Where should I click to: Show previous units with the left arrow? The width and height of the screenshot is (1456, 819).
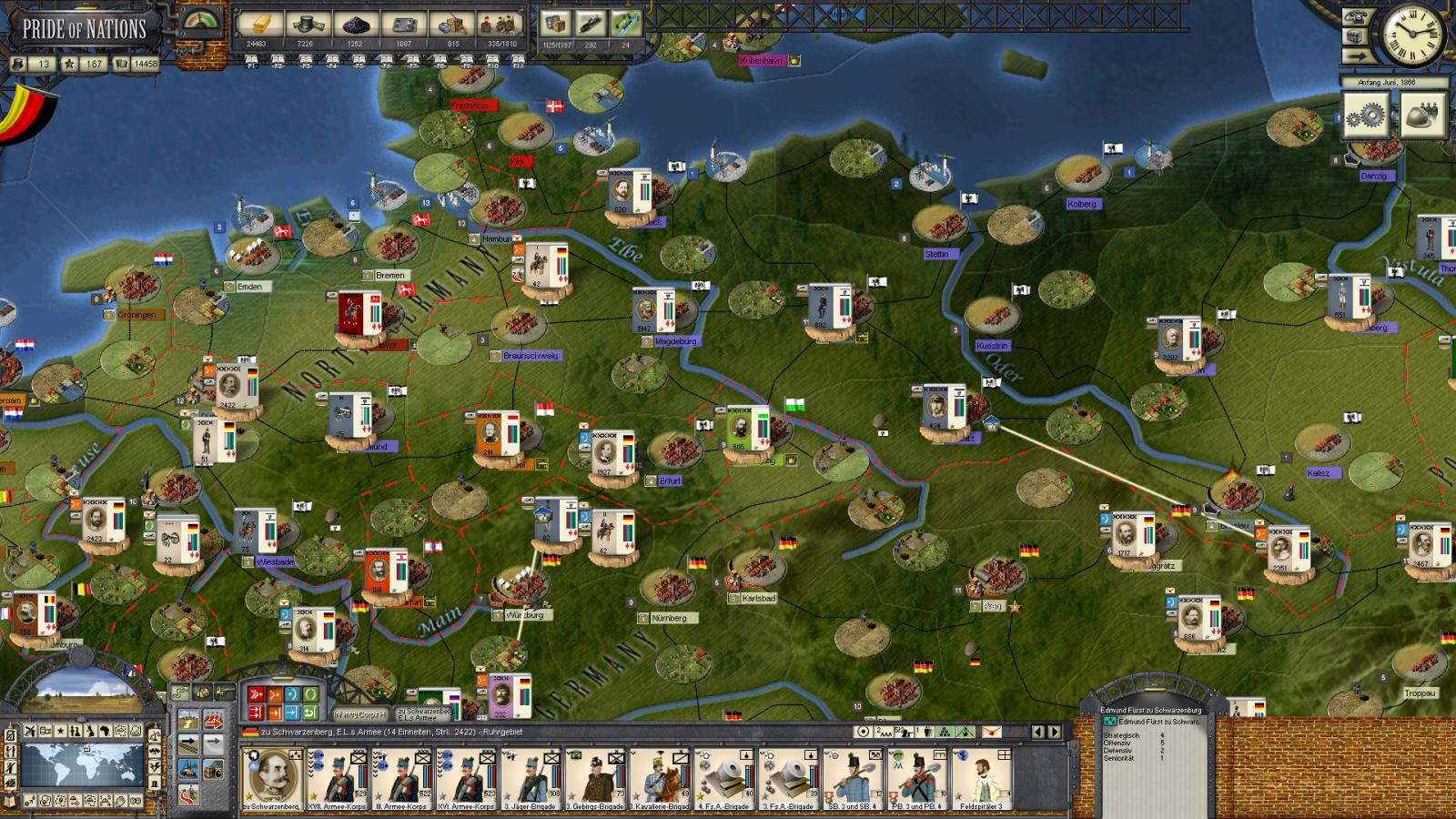click(x=1038, y=732)
